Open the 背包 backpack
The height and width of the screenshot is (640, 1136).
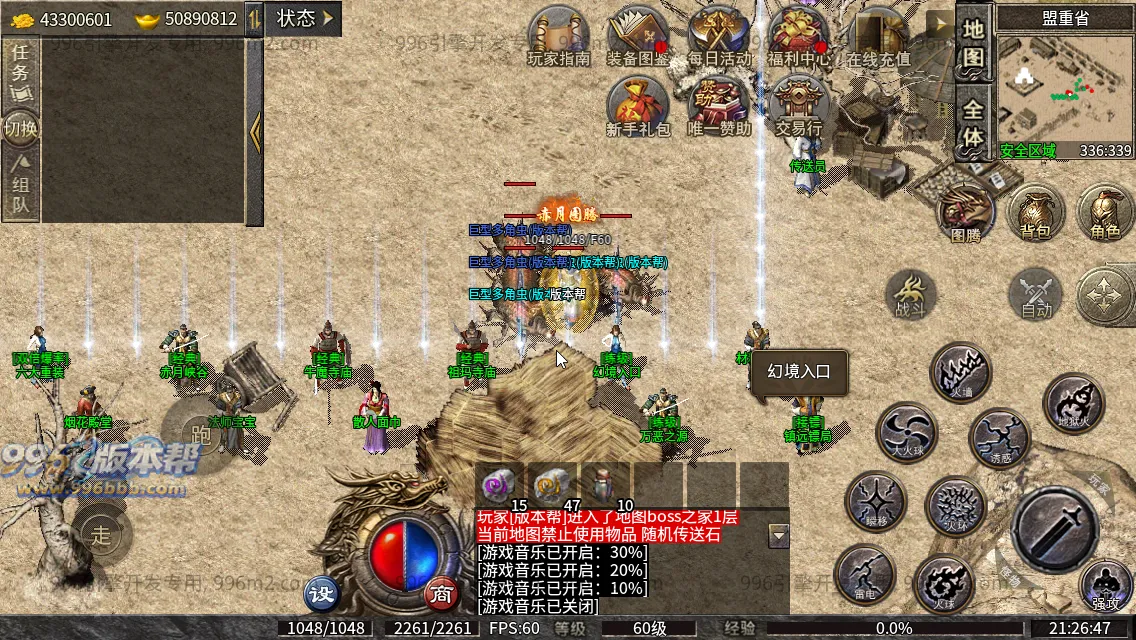(x=1035, y=211)
